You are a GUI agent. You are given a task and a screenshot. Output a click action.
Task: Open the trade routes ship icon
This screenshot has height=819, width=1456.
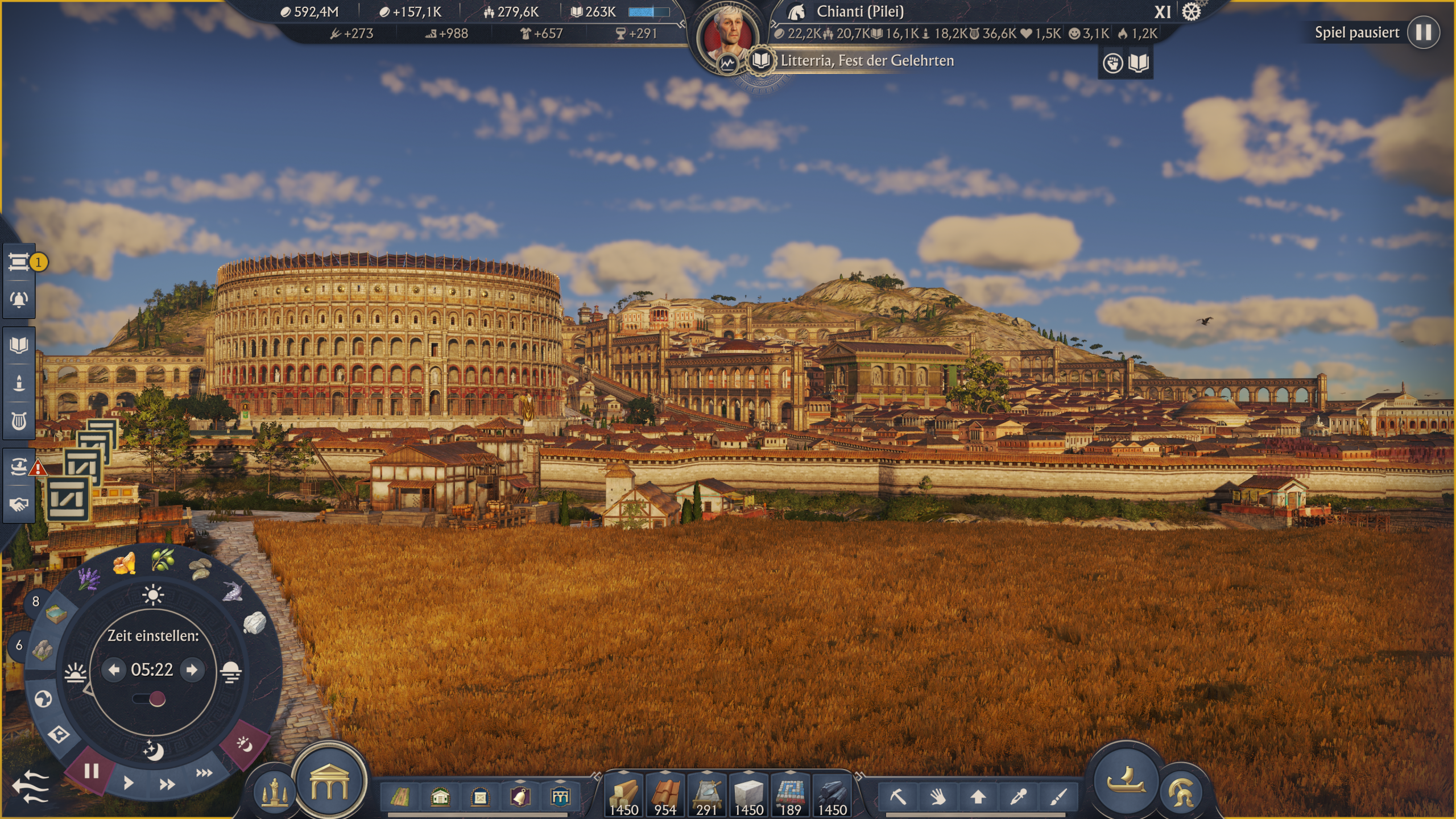[19, 466]
